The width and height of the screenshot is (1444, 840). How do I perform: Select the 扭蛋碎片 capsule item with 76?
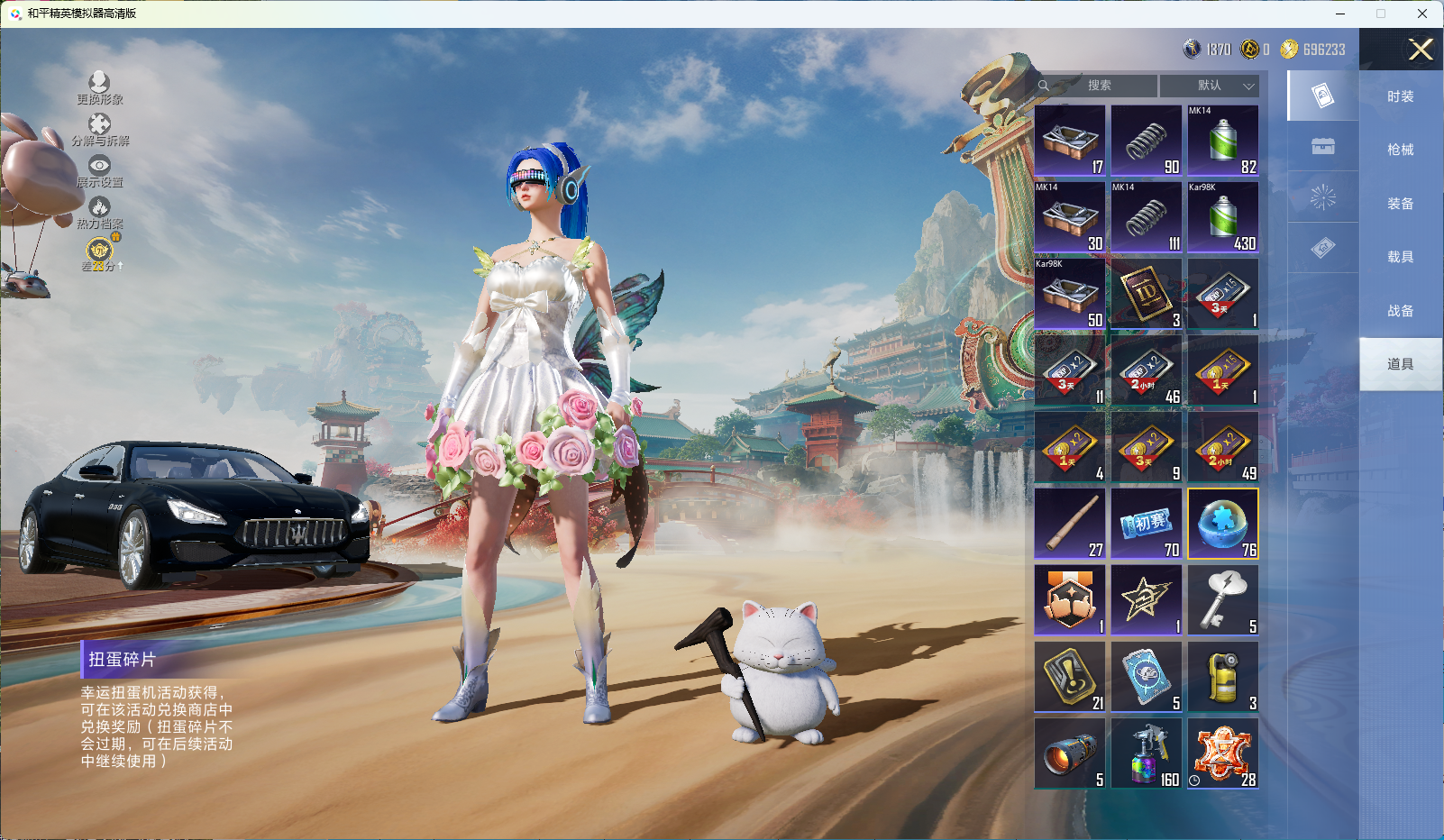[x=1222, y=525]
